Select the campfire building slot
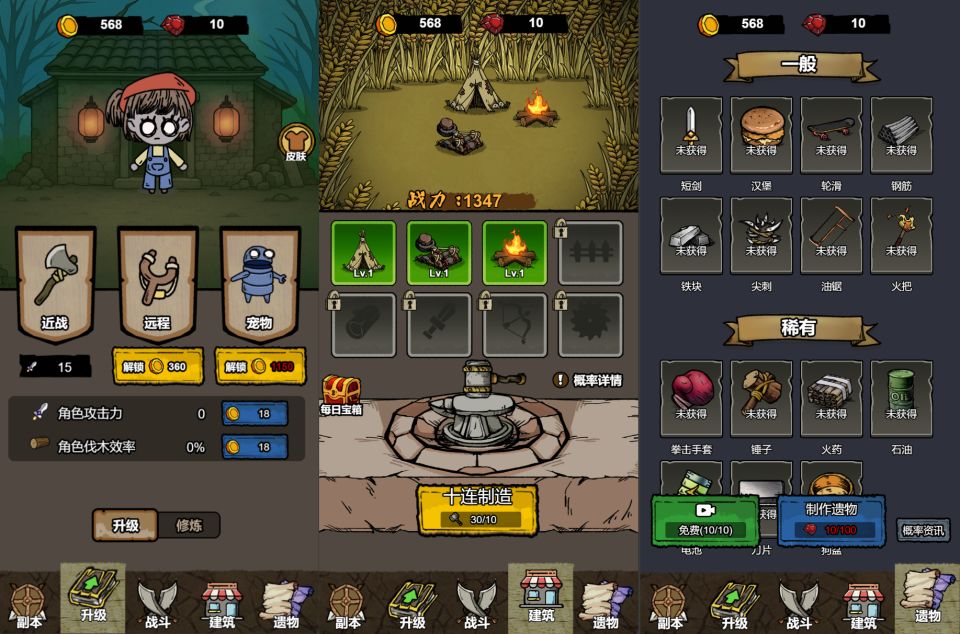The height and width of the screenshot is (634, 960). [x=514, y=252]
